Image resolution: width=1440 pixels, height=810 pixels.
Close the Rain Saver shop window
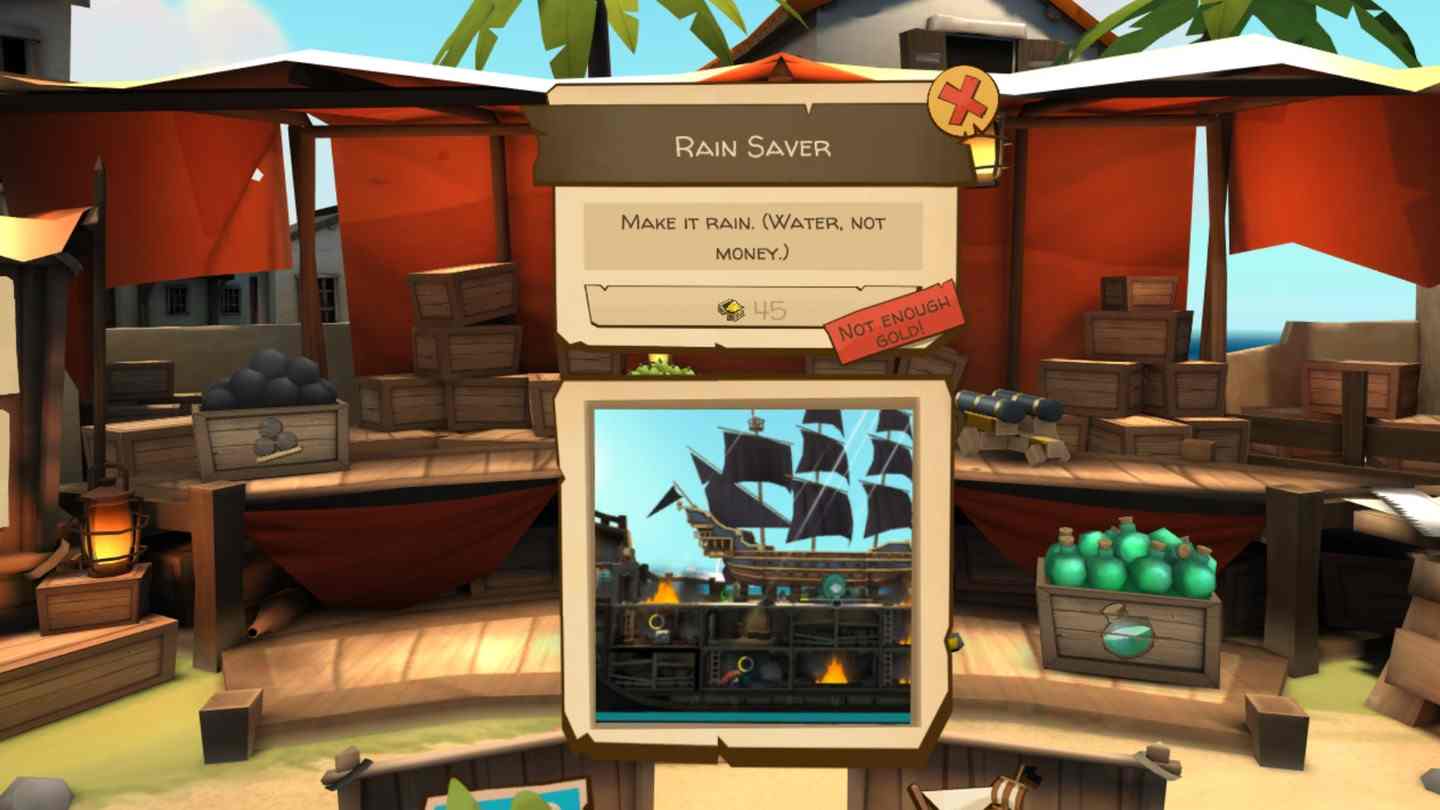[962, 100]
